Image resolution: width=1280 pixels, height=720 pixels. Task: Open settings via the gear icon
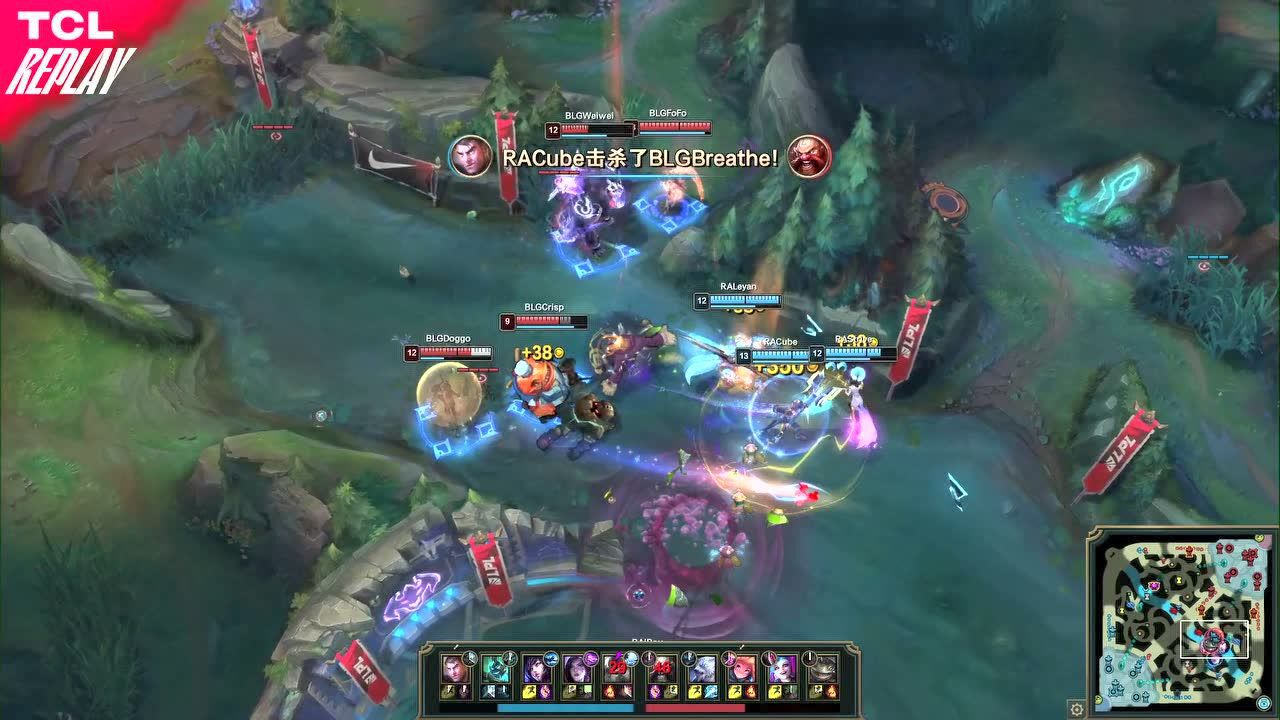click(x=1076, y=709)
